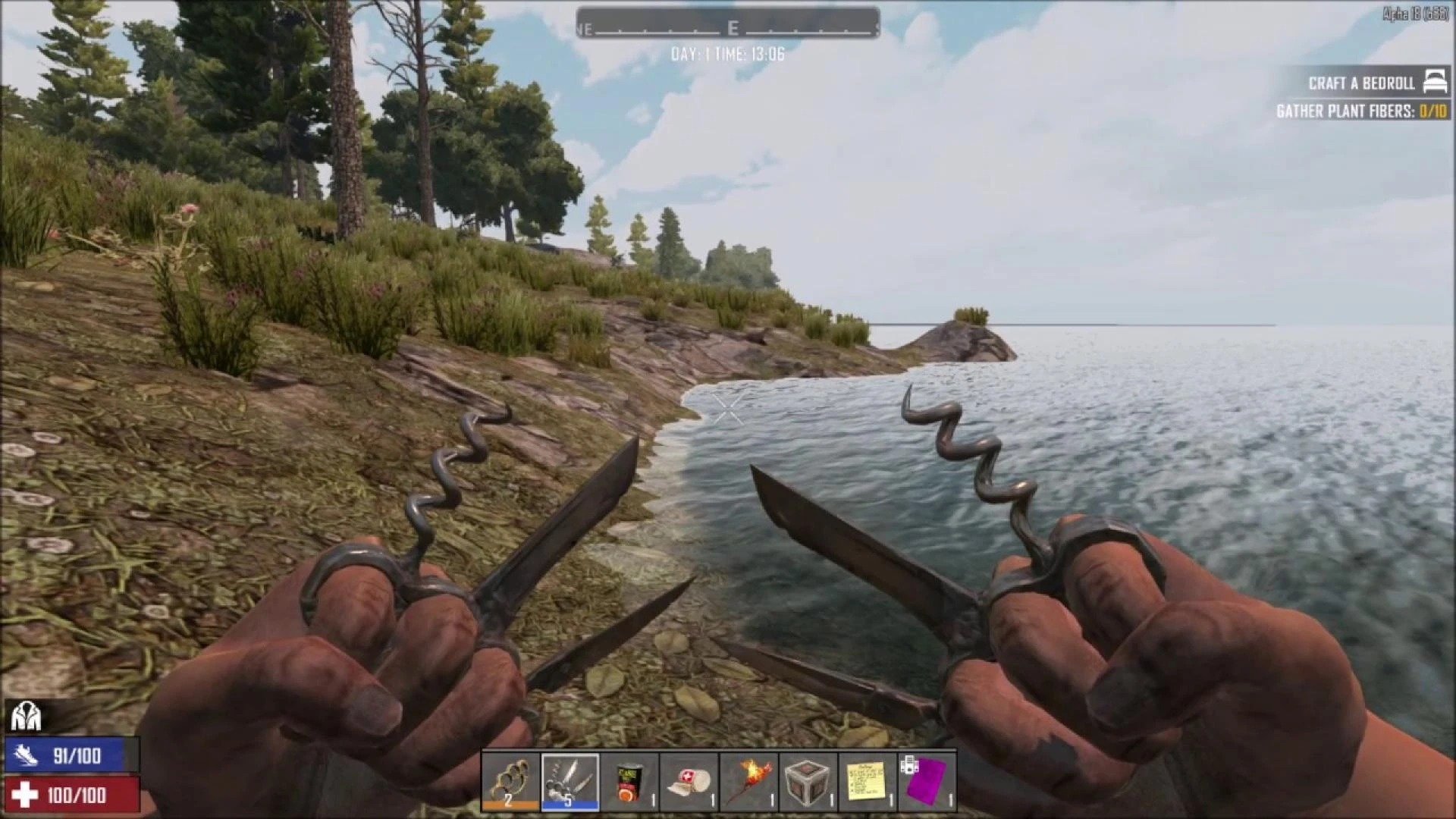The image size is (1456, 819).
Task: Select the canned food item in the hotbar
Action: click(631, 783)
